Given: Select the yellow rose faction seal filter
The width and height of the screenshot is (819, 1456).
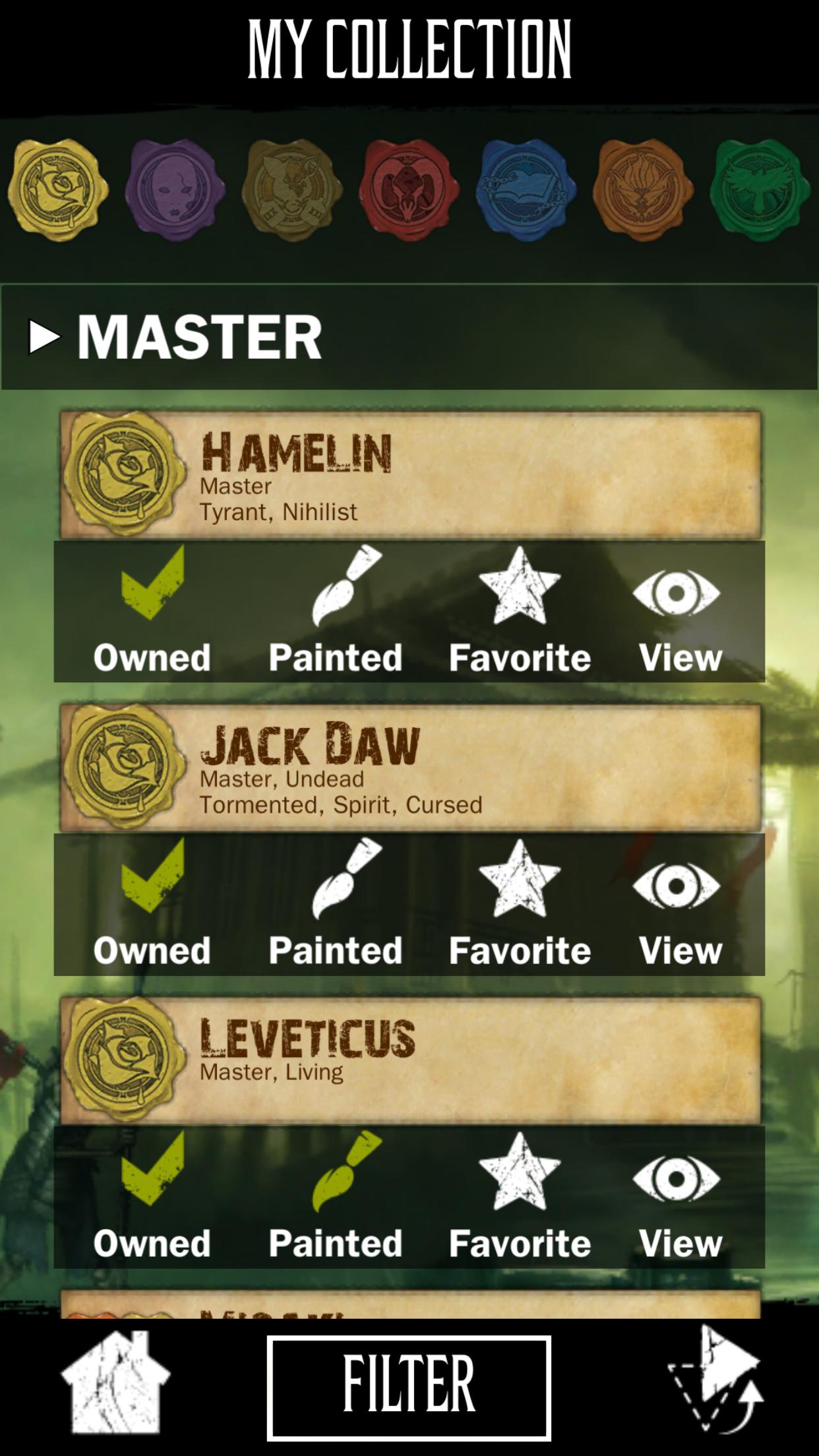Looking at the screenshot, I should click(x=58, y=190).
